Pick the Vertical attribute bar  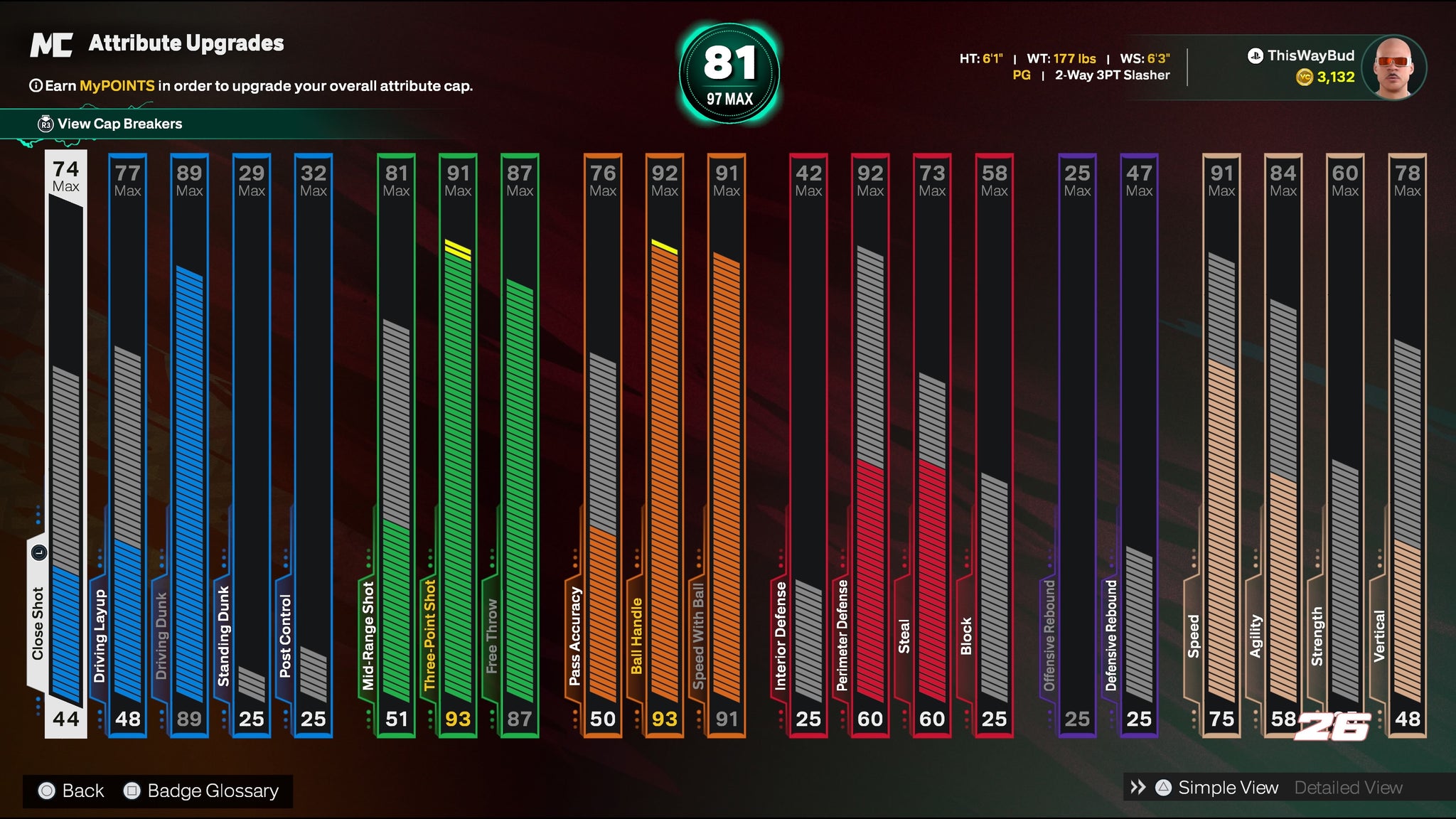1407,444
